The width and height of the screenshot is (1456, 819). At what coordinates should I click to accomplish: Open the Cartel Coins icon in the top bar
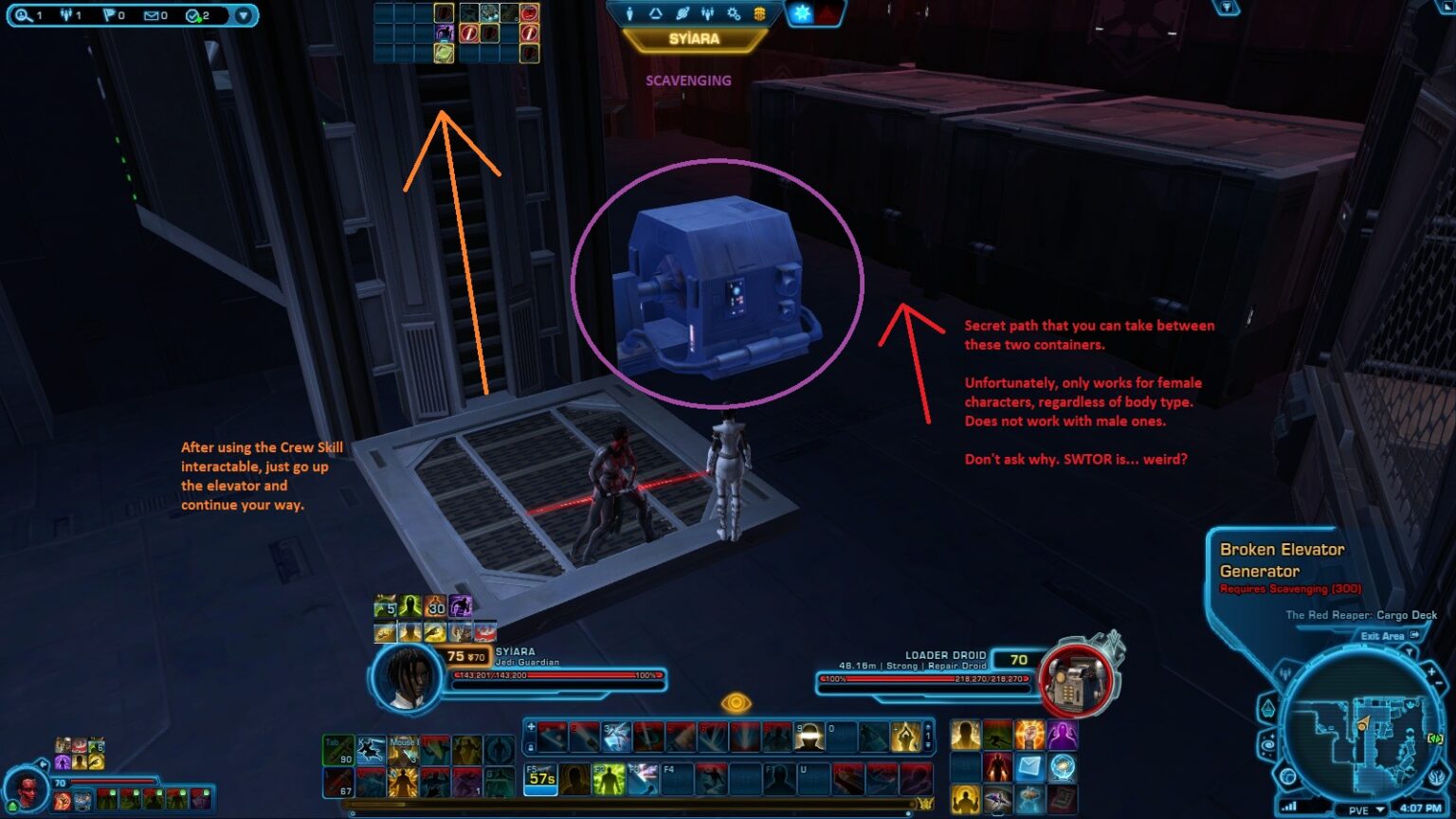coord(760,13)
